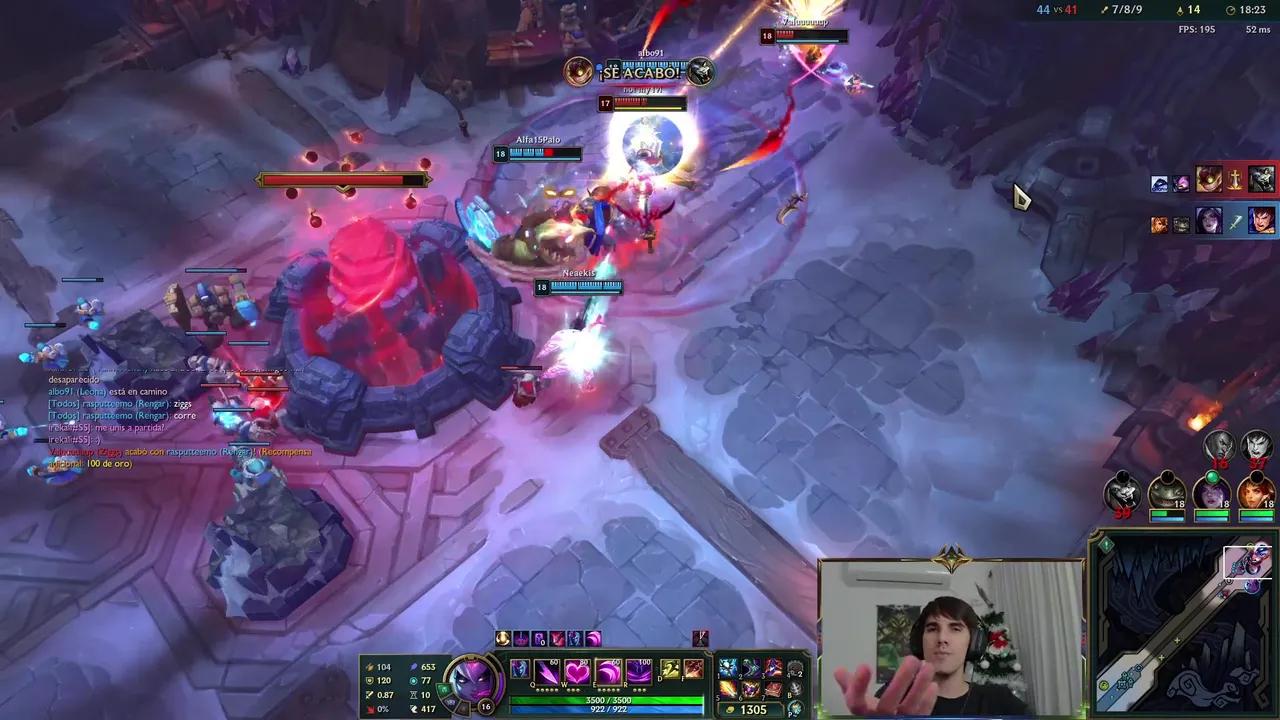Image resolution: width=1280 pixels, height=720 pixels.
Task: Activate the R ultimate ability icon
Action: pyautogui.click(x=640, y=672)
